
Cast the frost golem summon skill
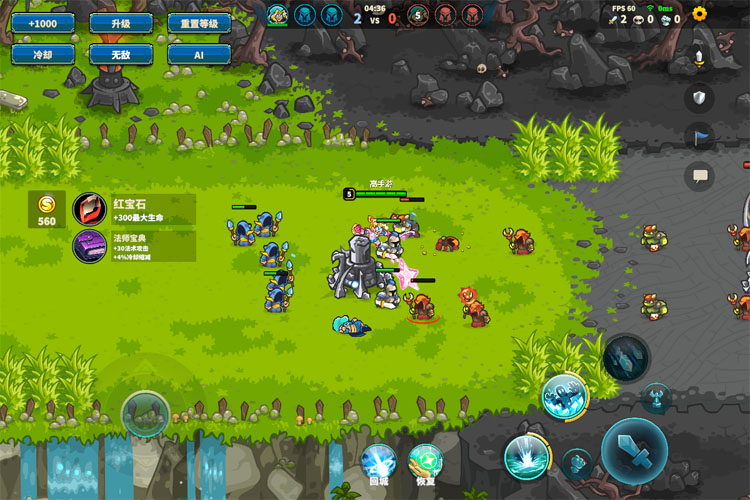(564, 395)
